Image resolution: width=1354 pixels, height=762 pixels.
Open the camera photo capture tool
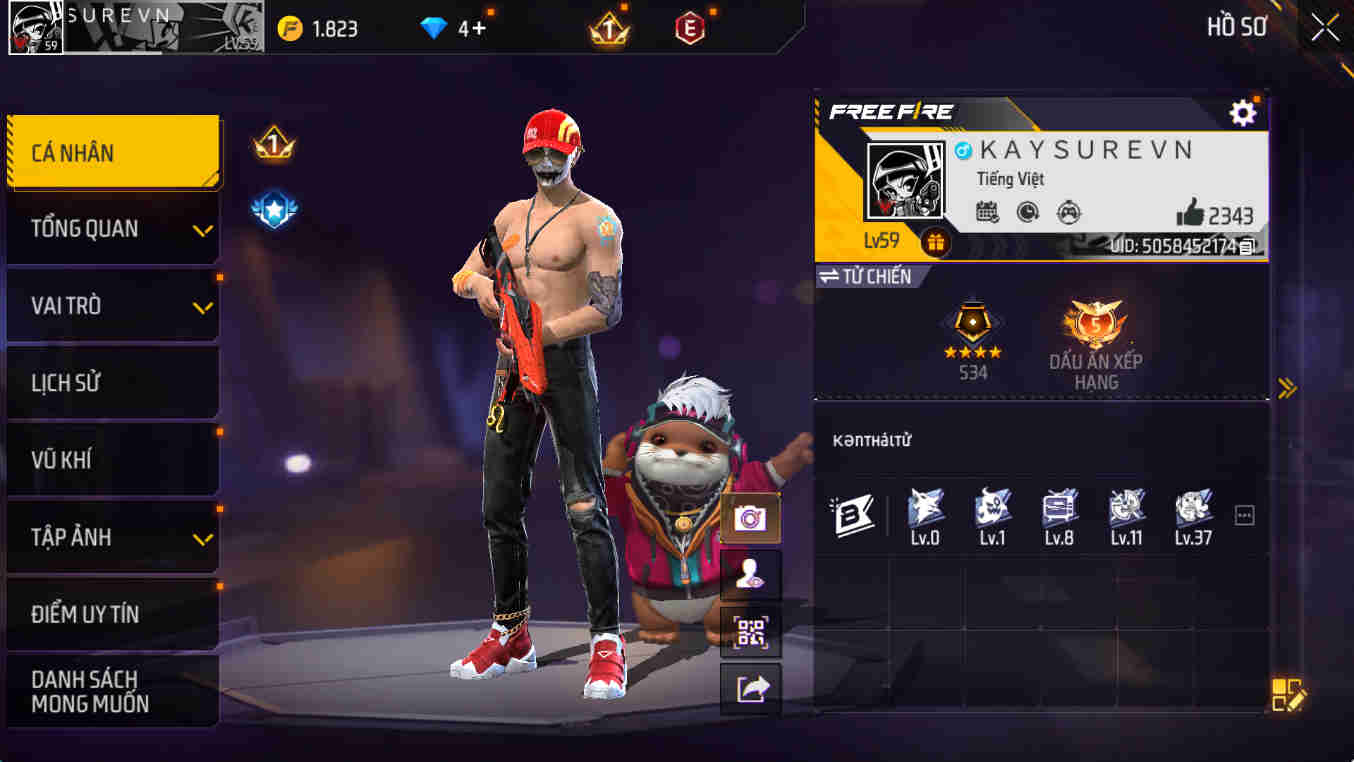[750, 518]
